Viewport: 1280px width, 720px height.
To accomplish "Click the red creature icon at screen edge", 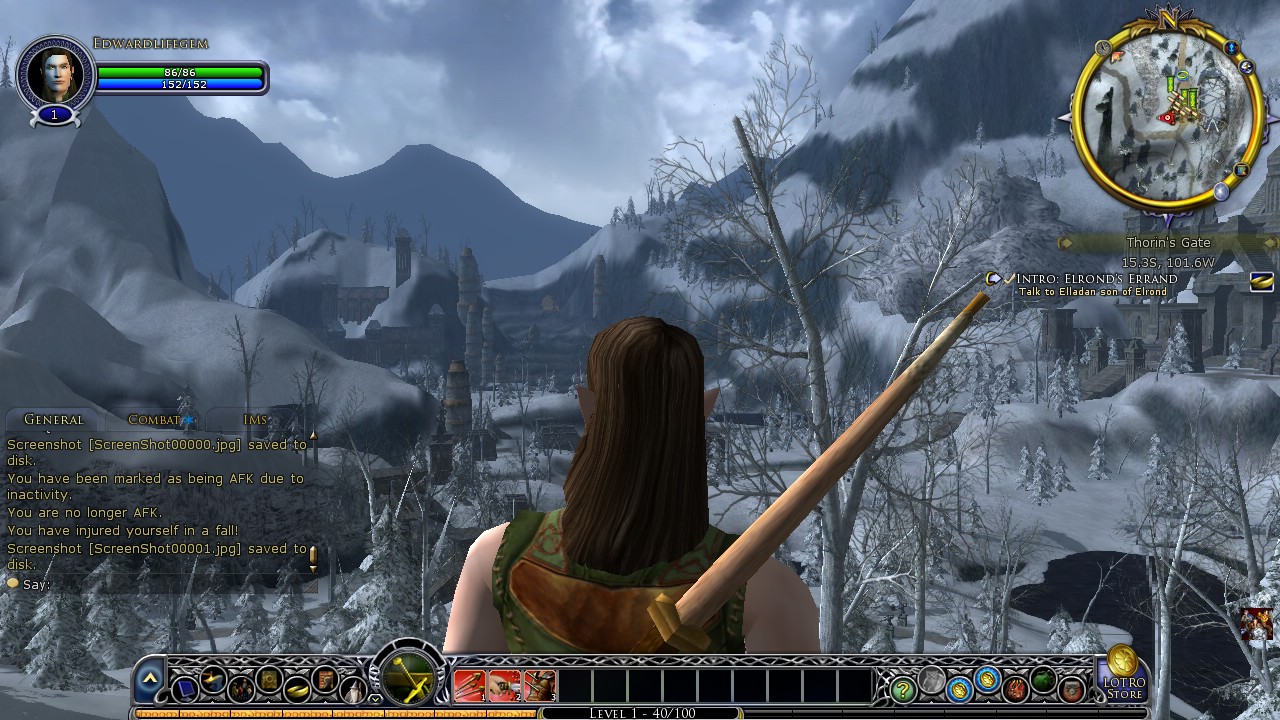I will pyautogui.click(x=1256, y=624).
